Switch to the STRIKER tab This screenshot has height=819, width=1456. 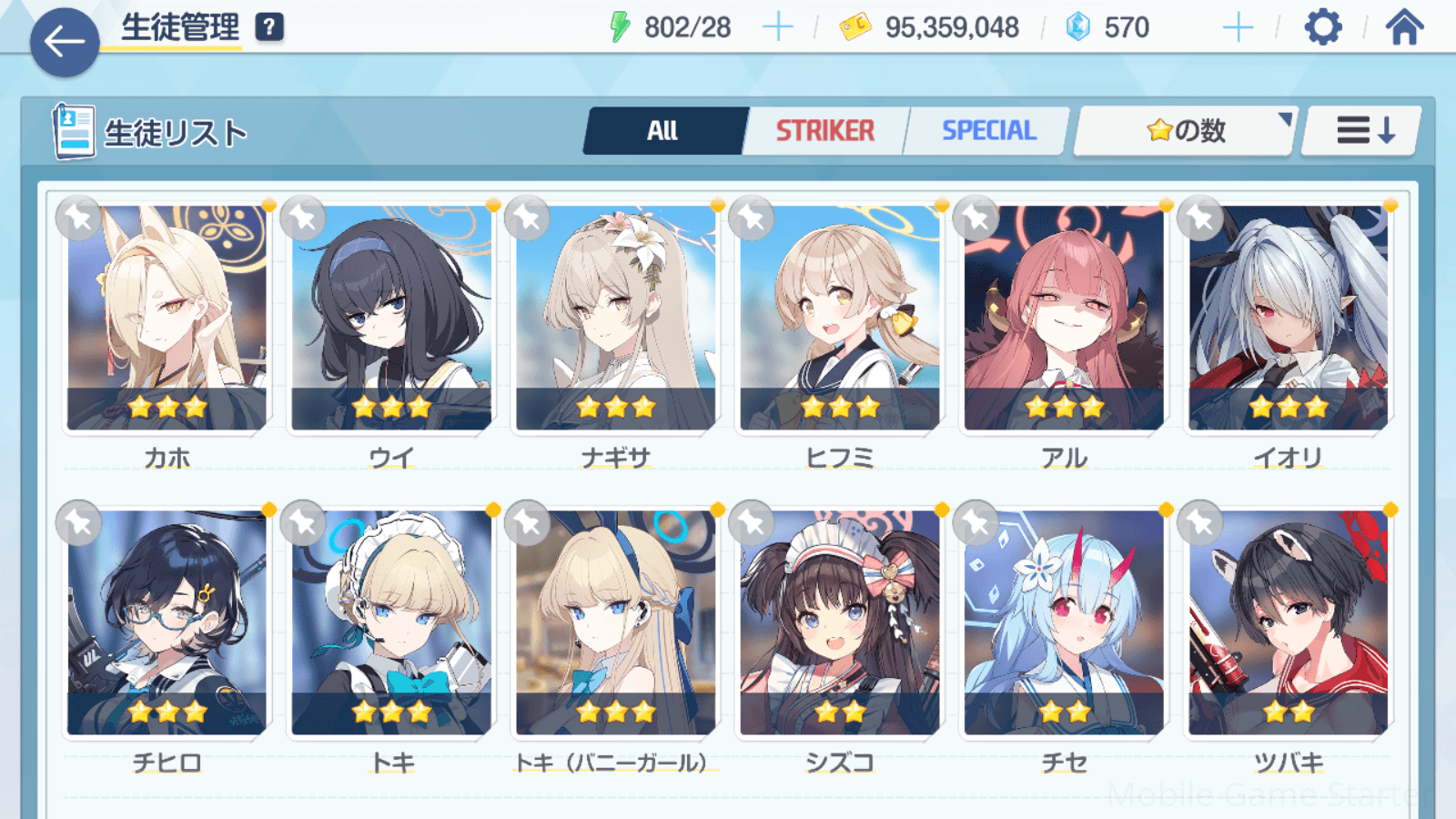pos(824,131)
